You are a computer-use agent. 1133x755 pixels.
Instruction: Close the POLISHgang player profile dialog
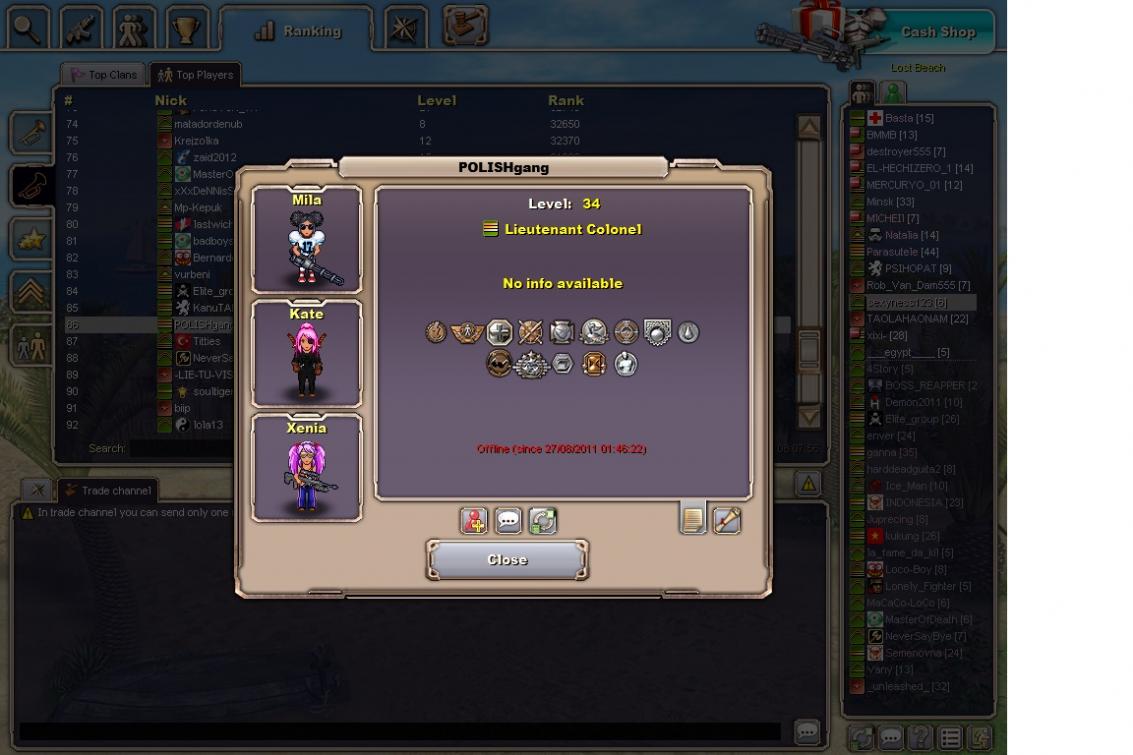[x=507, y=560]
